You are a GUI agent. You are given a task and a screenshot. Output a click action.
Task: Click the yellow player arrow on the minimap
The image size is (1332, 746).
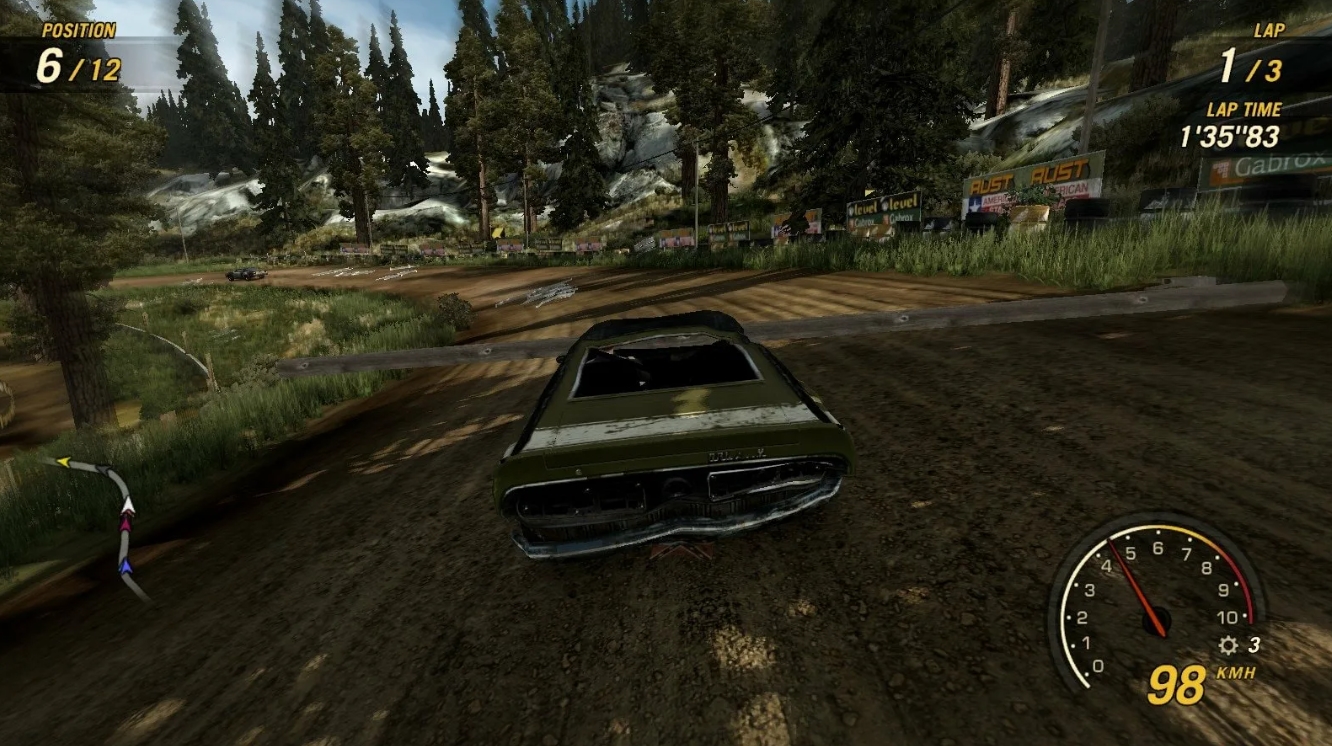pos(64,461)
